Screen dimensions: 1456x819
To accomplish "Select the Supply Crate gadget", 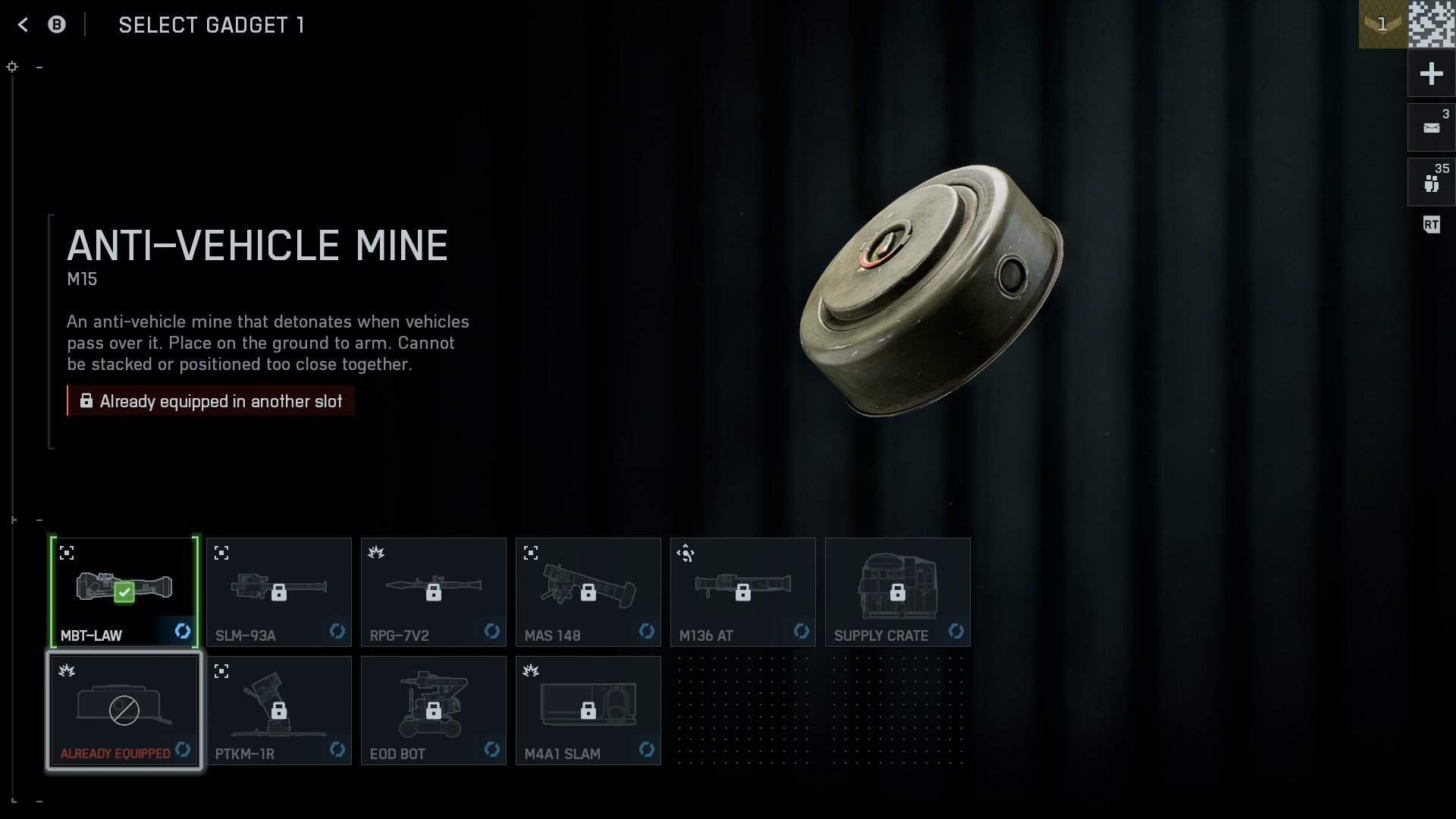I will tap(898, 591).
